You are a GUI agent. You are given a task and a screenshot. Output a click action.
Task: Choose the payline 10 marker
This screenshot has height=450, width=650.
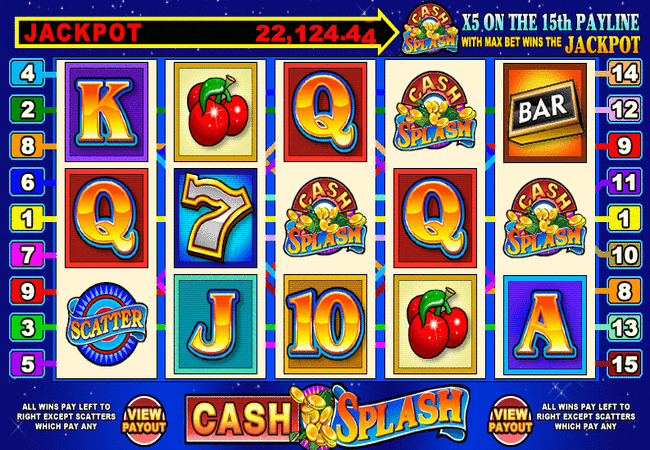pos(622,253)
